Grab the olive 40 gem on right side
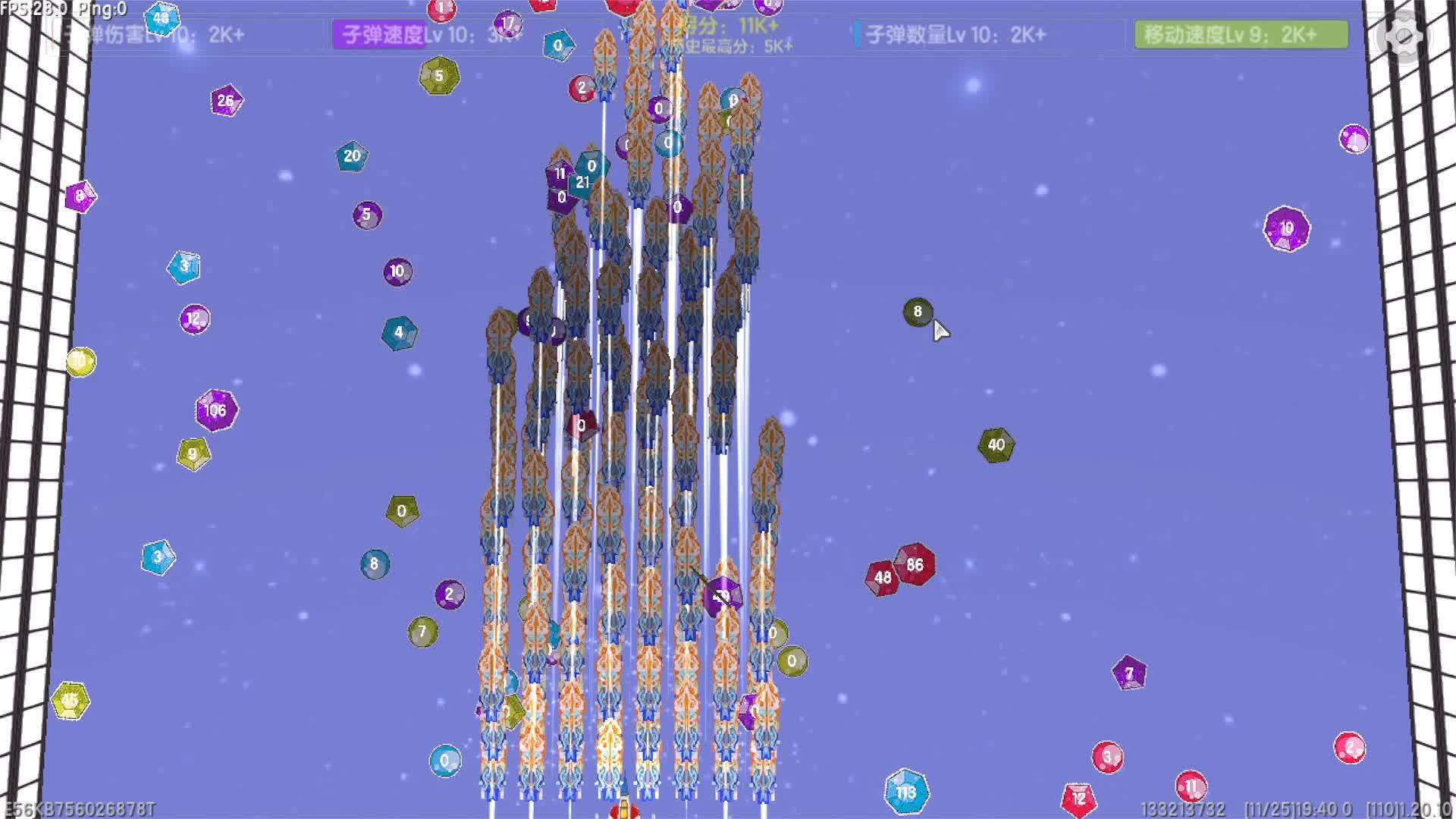The height and width of the screenshot is (819, 1456). pos(997,444)
